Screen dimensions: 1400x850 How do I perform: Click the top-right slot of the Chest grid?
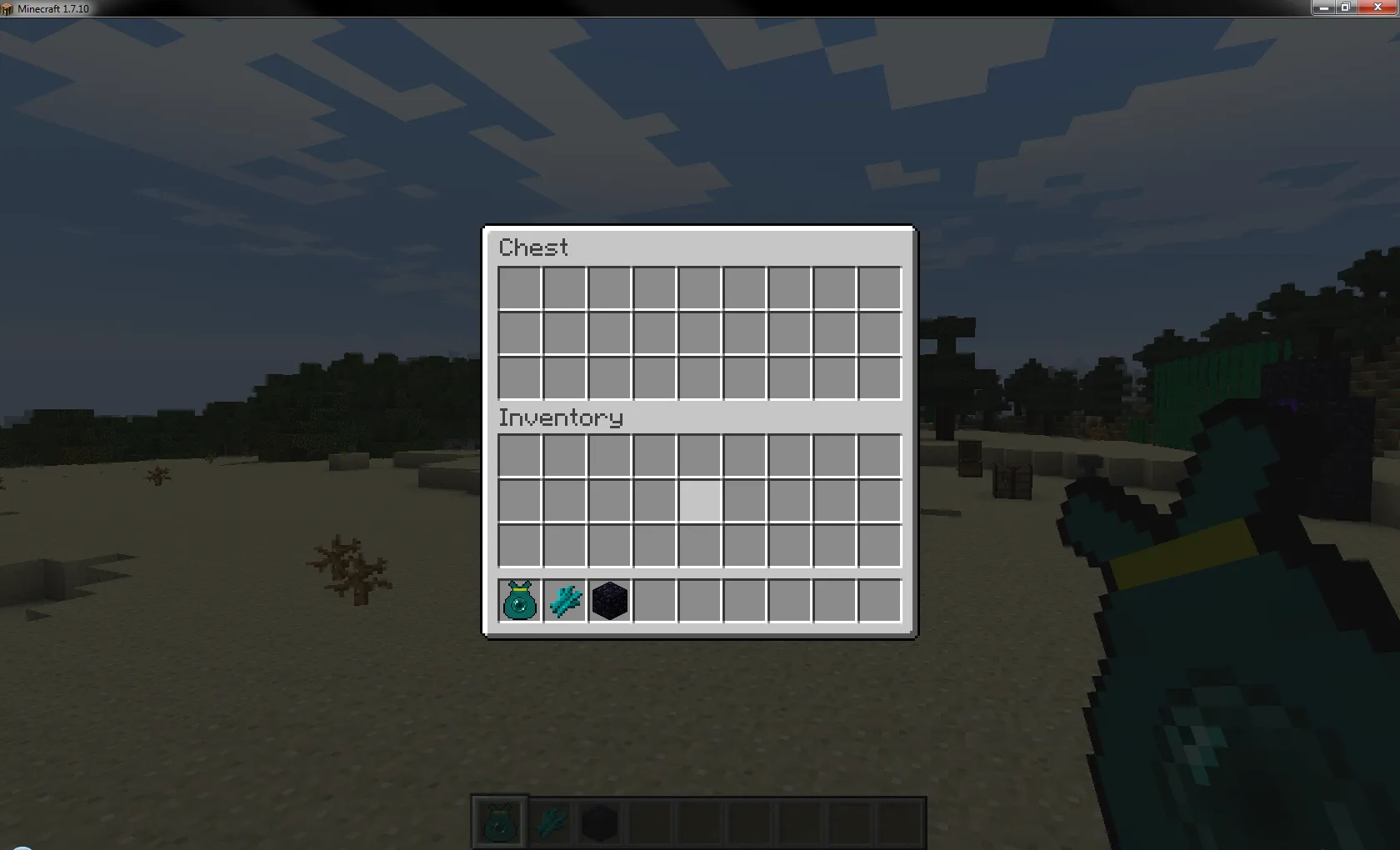(878, 288)
